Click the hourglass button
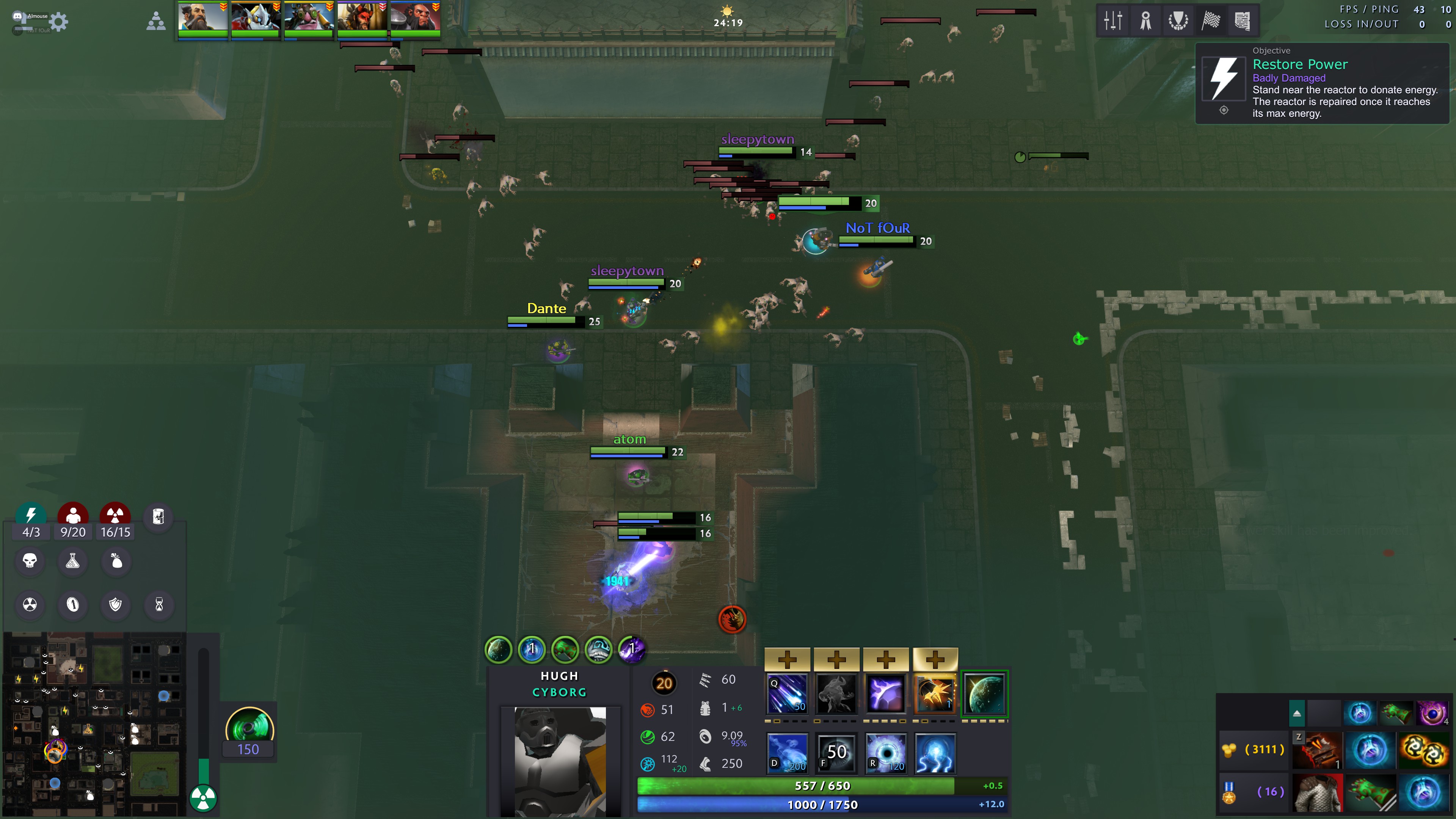Viewport: 1456px width, 819px height. point(159,604)
